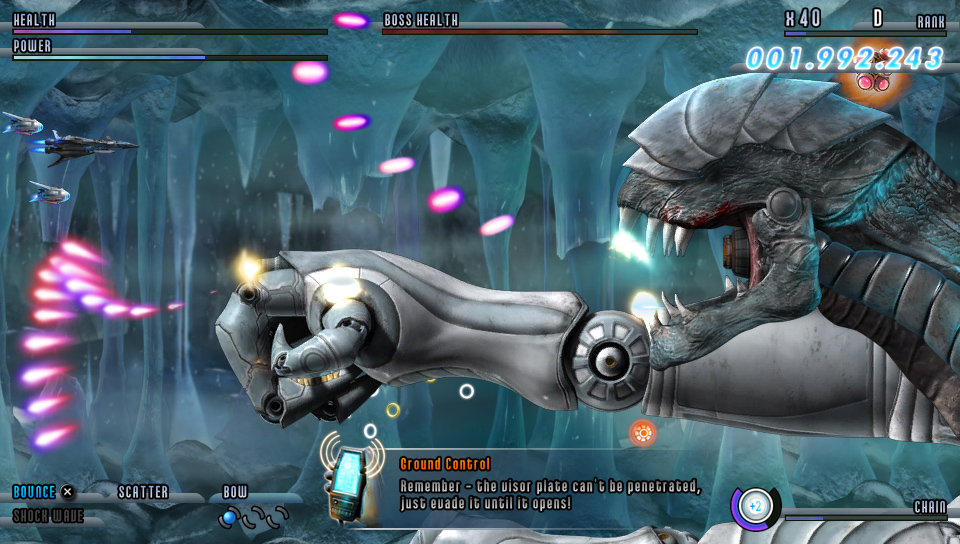The height and width of the screenshot is (544, 960).
Task: Click the +2 chain multiplier ring
Action: click(755, 505)
